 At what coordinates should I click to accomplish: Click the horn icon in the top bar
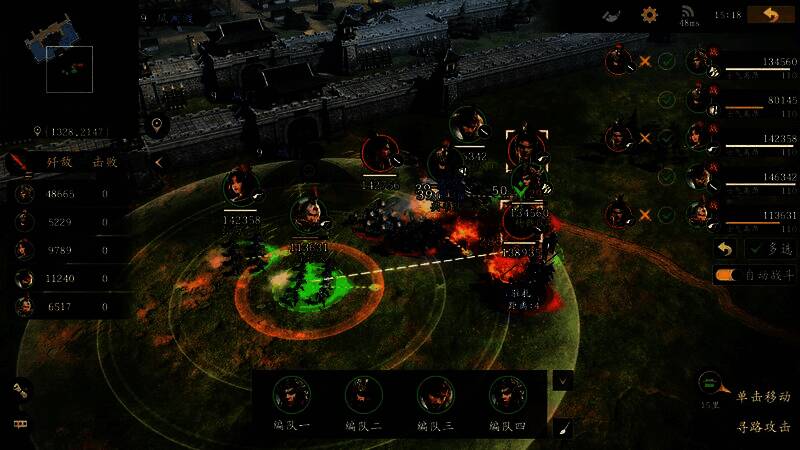pos(612,15)
